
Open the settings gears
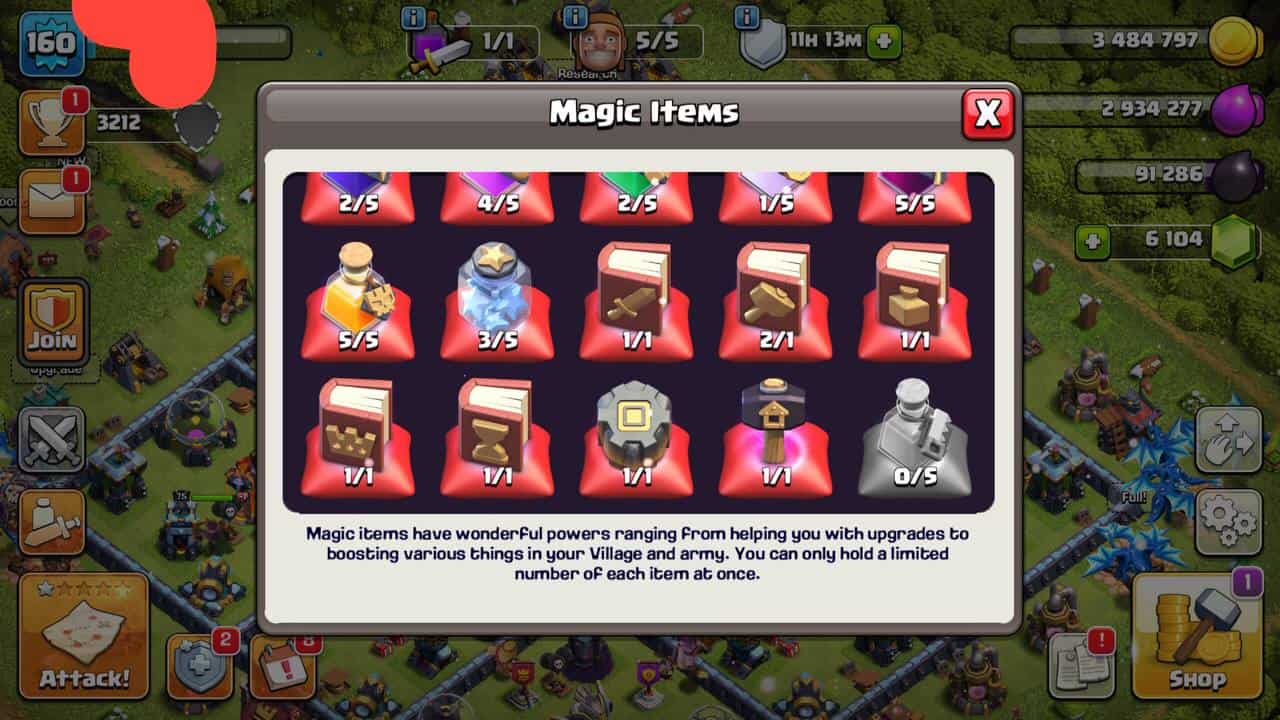(1228, 522)
